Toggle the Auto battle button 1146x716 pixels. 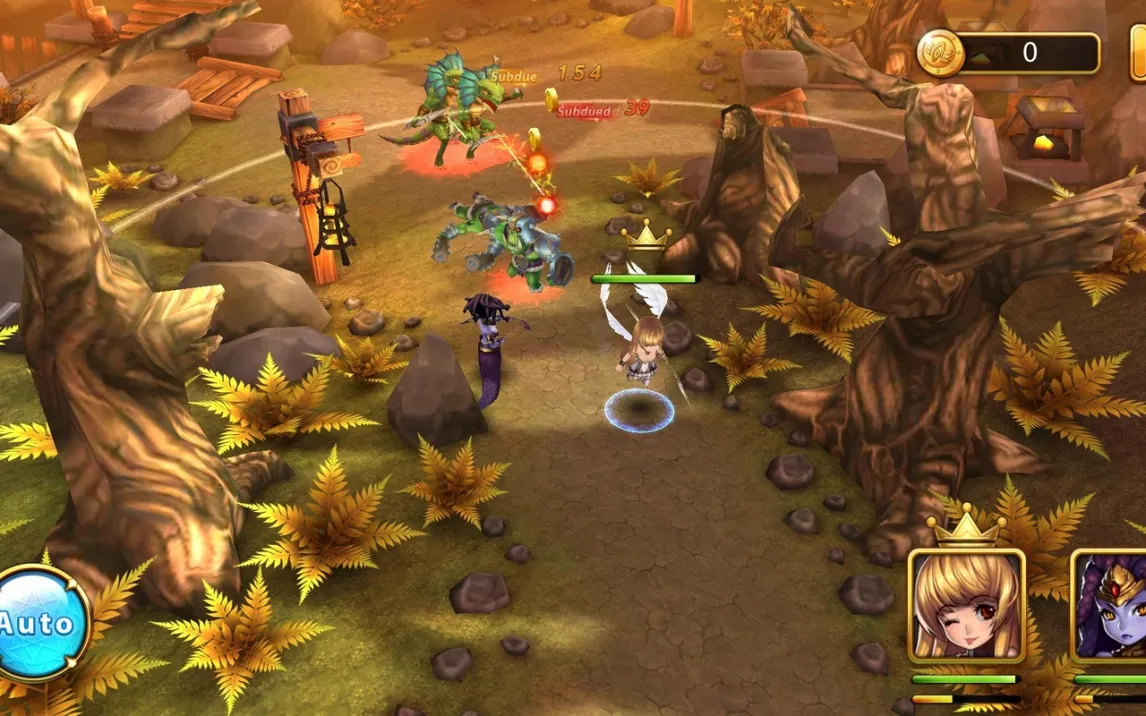click(x=40, y=623)
